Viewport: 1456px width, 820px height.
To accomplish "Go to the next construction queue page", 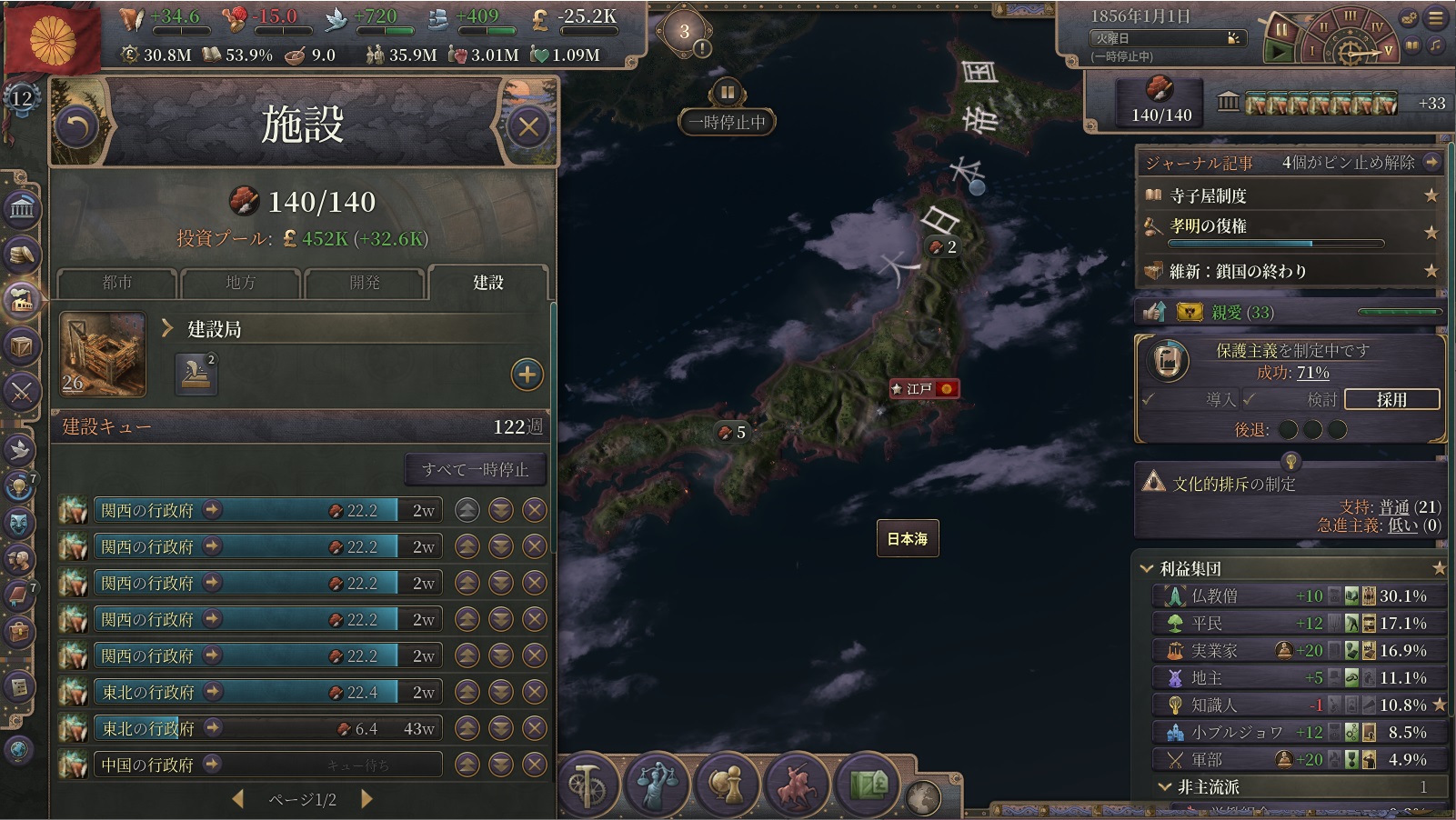I will coord(367,799).
